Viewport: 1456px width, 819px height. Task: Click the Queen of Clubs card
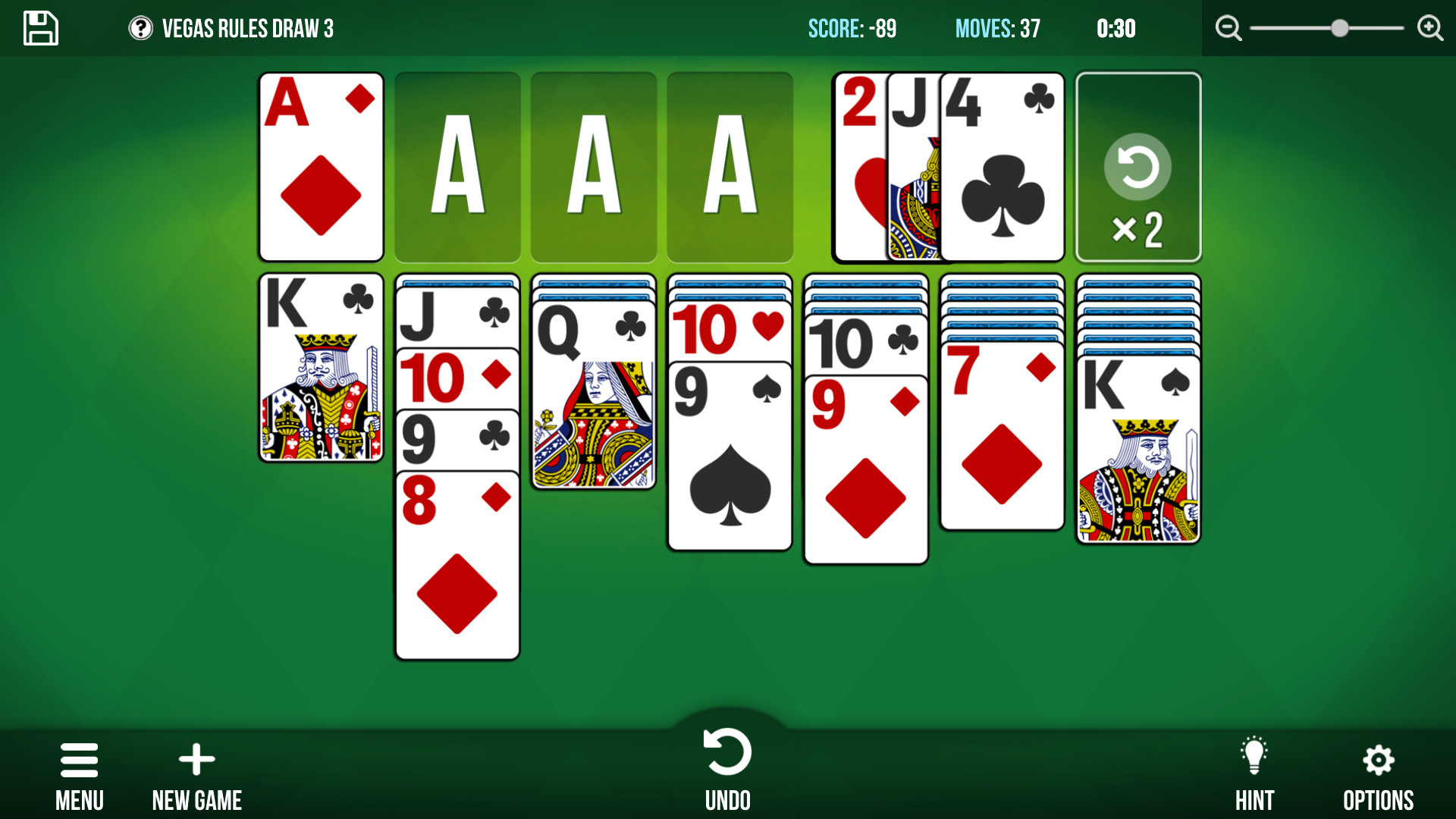click(x=593, y=394)
